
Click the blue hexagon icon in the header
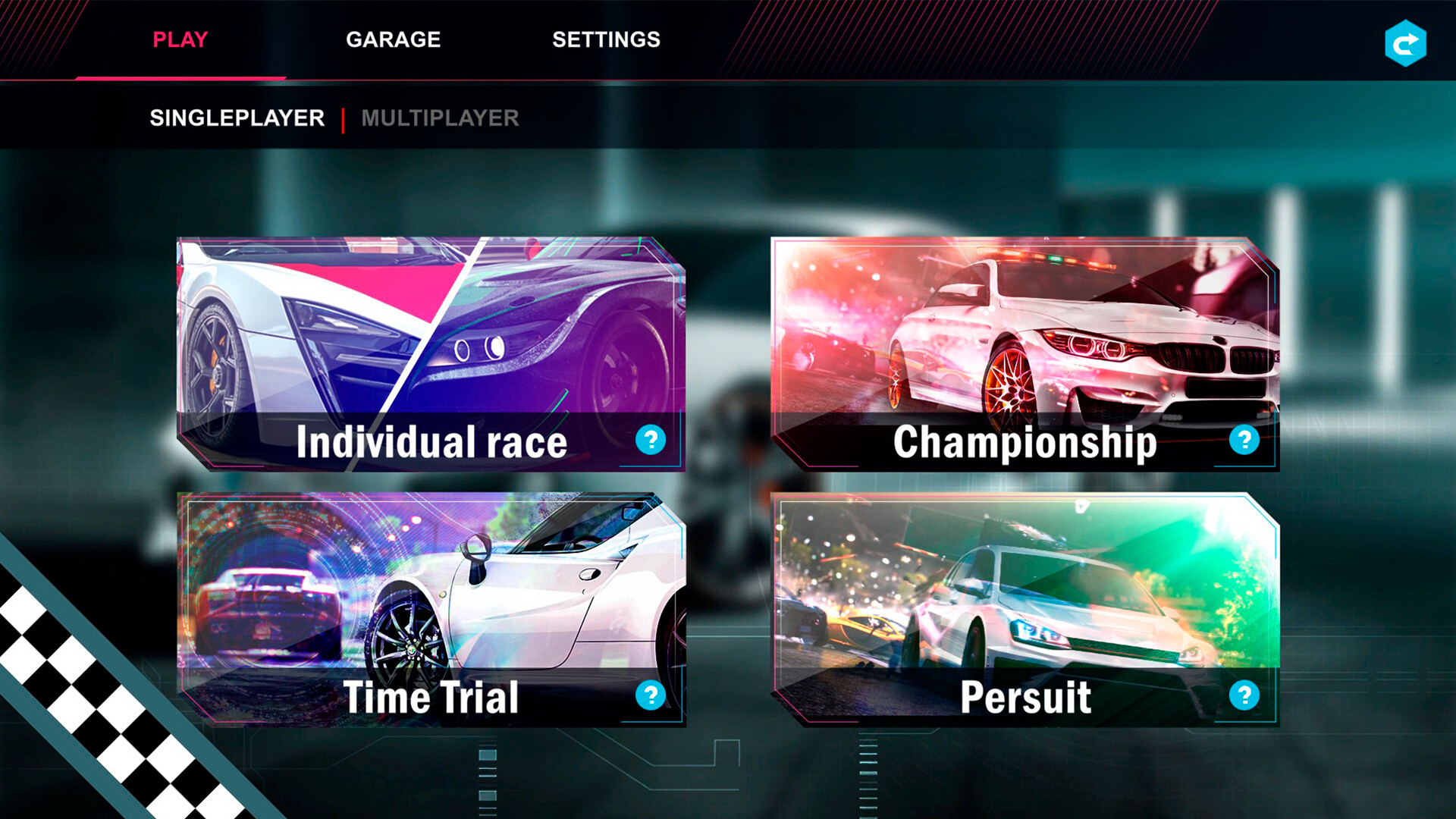[x=1407, y=42]
